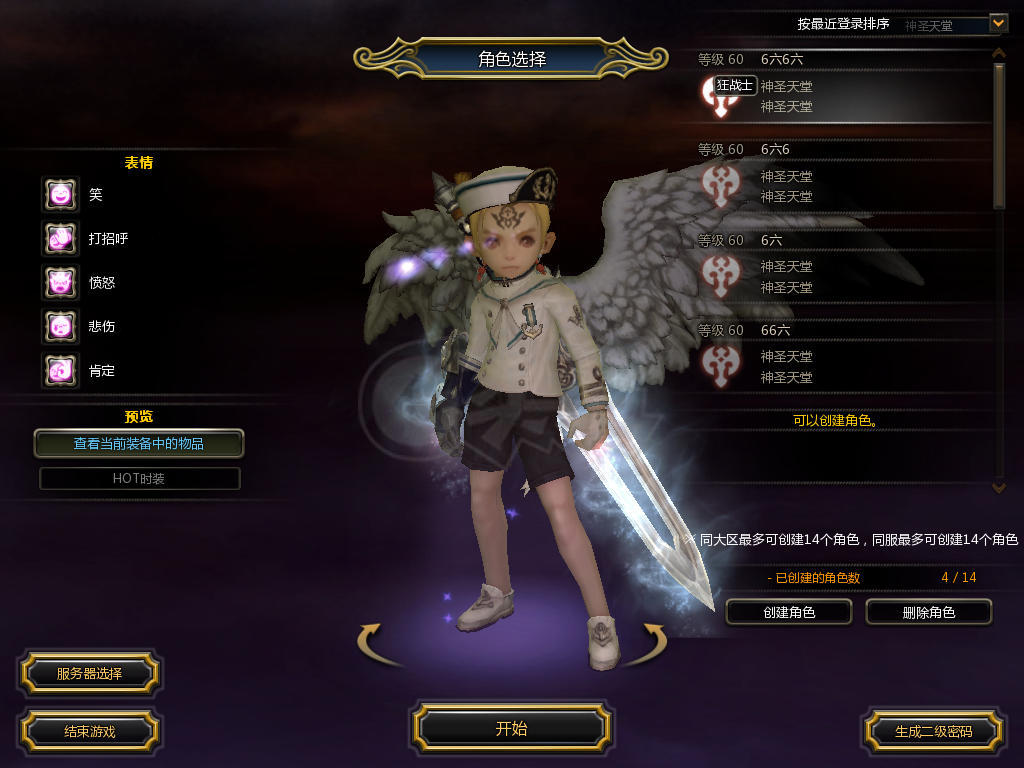Click 生成二级密码 button
Viewport: 1024px width, 768px height.
933,731
